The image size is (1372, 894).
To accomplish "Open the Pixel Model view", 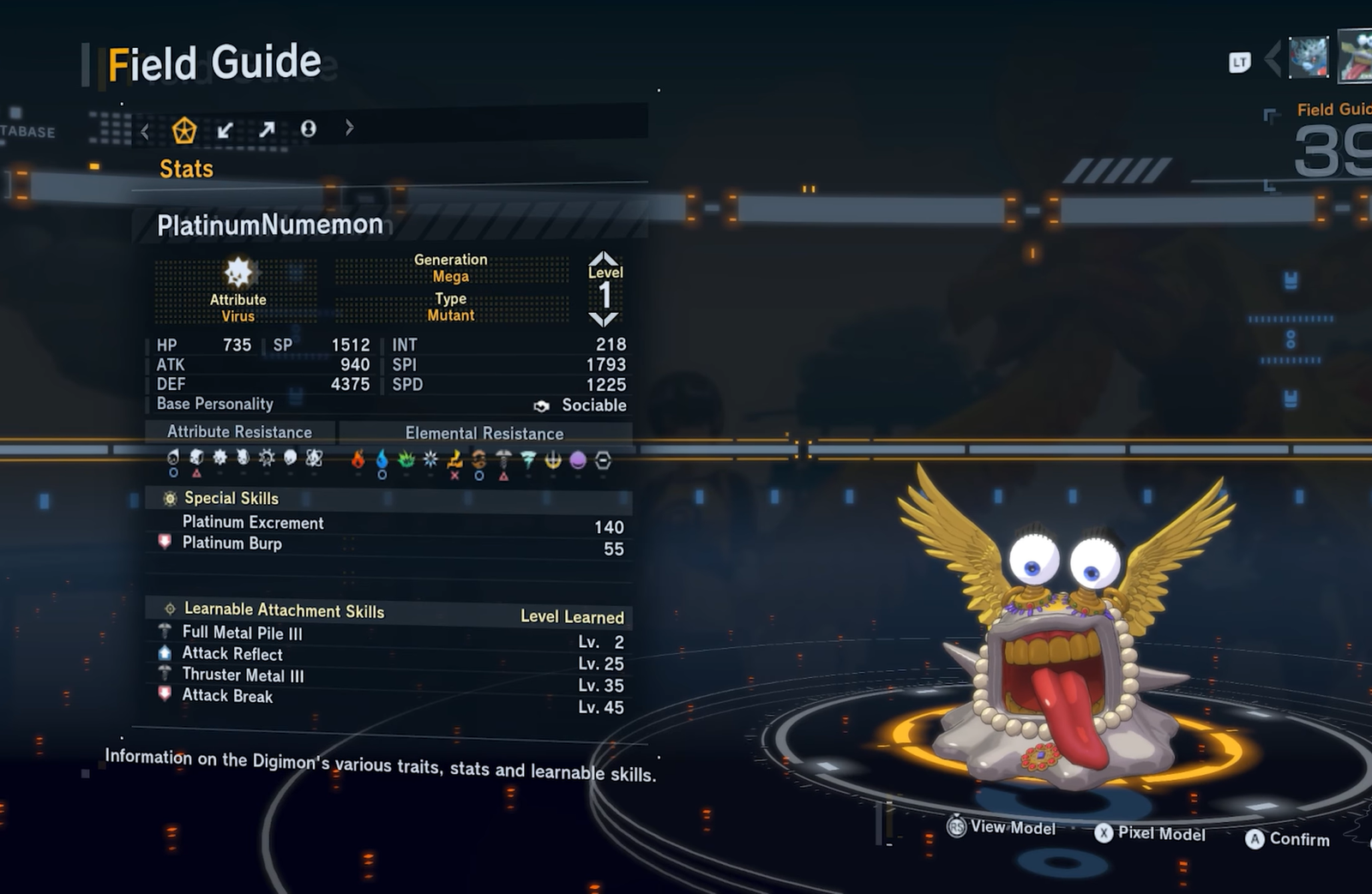I will pyautogui.click(x=1152, y=834).
